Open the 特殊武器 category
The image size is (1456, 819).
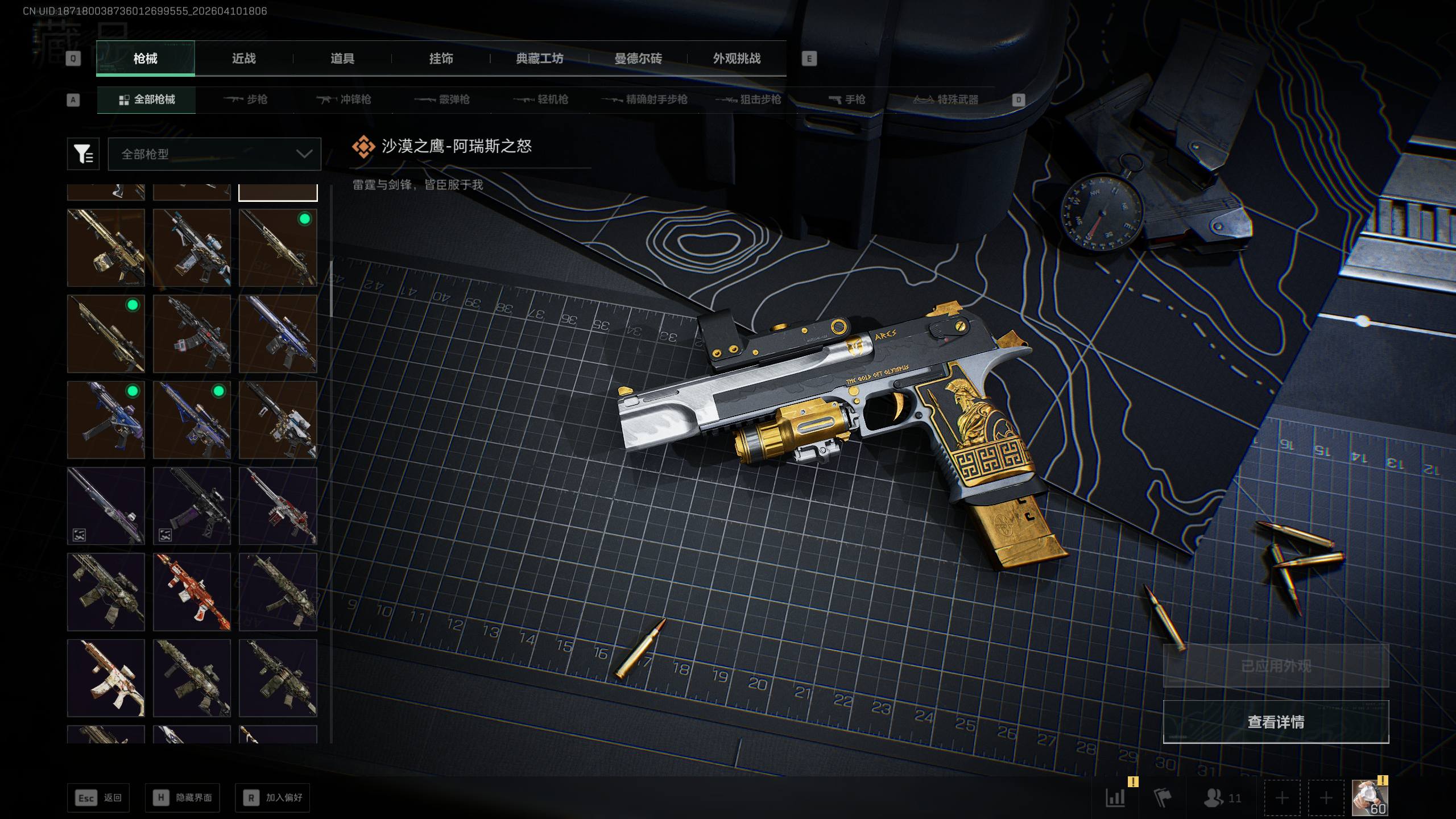point(946,100)
